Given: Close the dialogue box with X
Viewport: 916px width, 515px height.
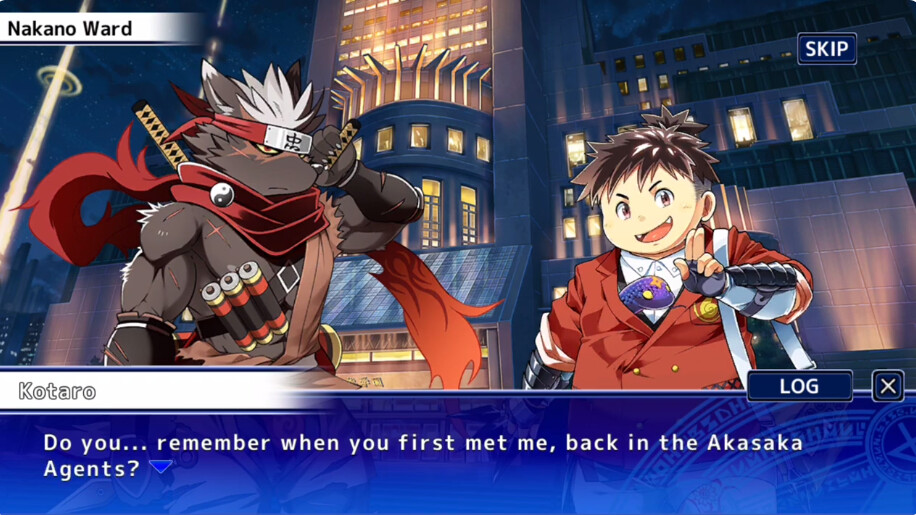Looking at the screenshot, I should (887, 386).
